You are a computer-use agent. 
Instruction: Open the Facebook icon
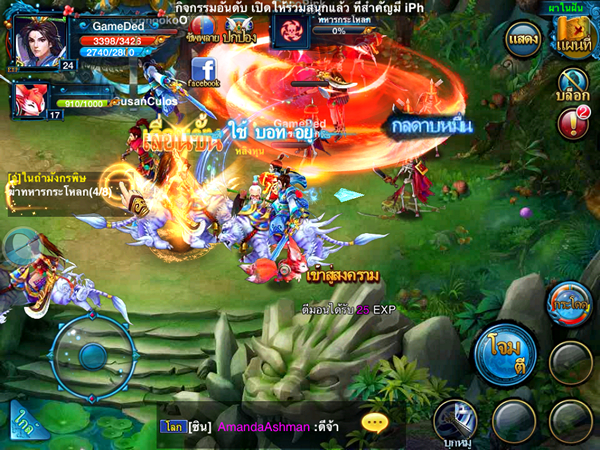pyautogui.click(x=205, y=71)
